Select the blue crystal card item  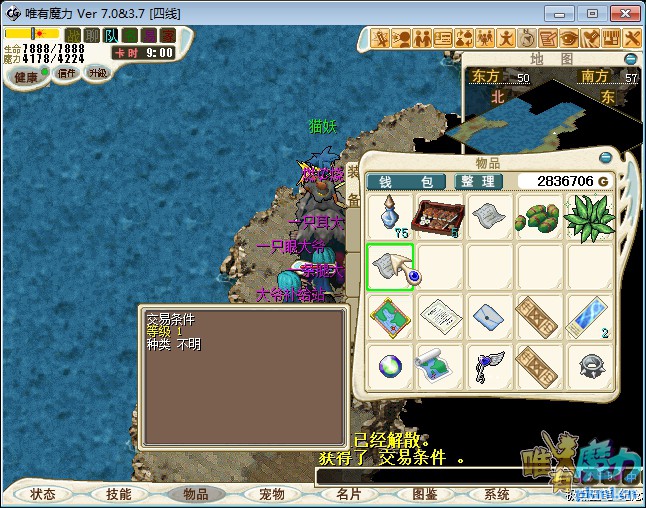click(589, 316)
